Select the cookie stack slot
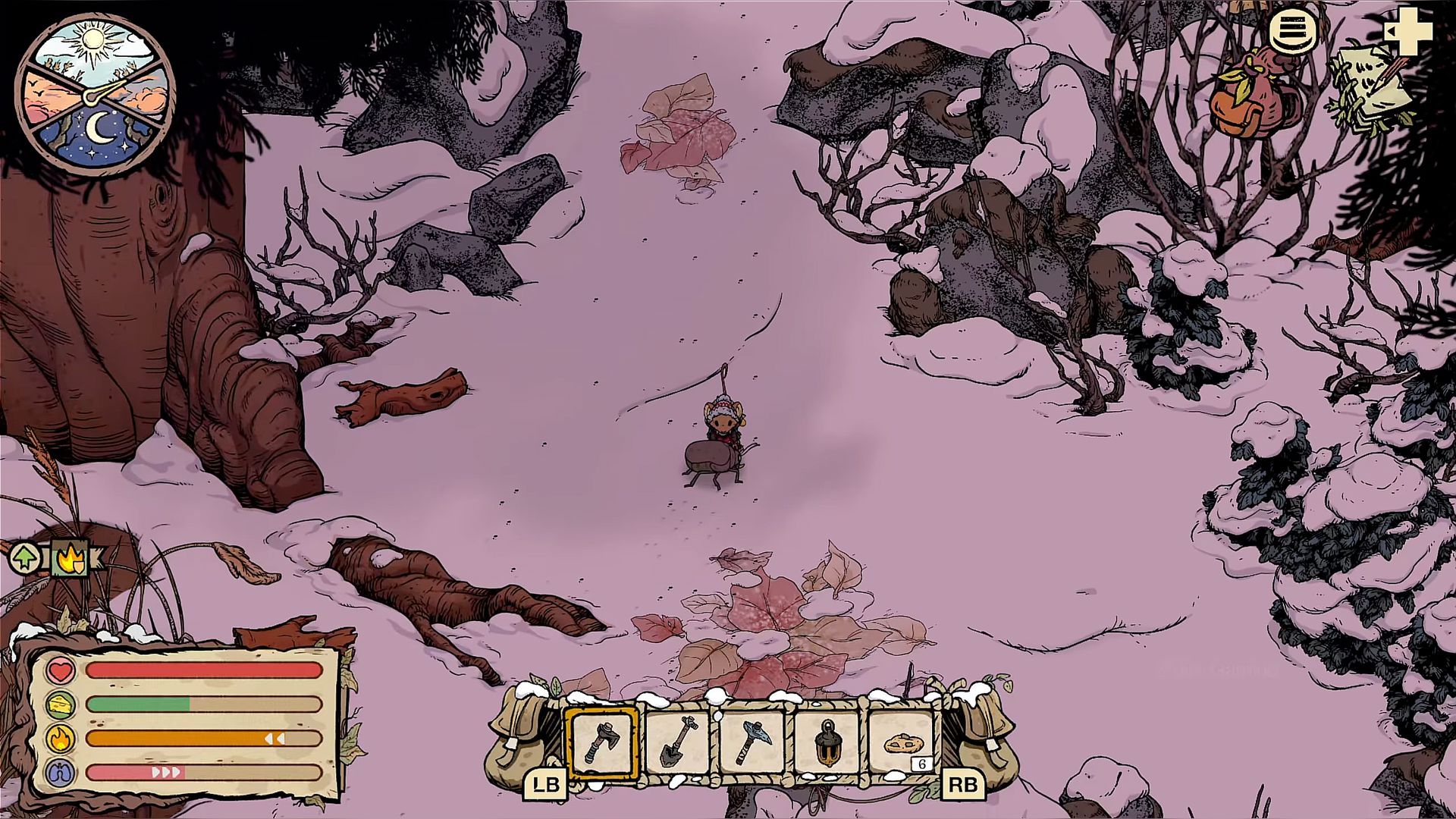Screen dimensions: 1456x819 click(901, 743)
